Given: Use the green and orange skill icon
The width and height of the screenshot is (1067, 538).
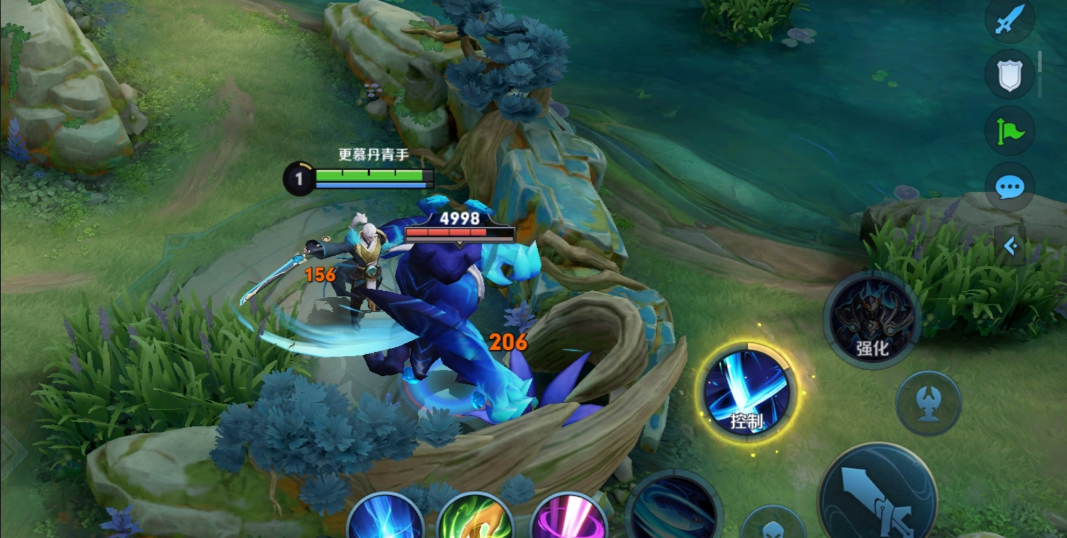Looking at the screenshot, I should (x=475, y=518).
